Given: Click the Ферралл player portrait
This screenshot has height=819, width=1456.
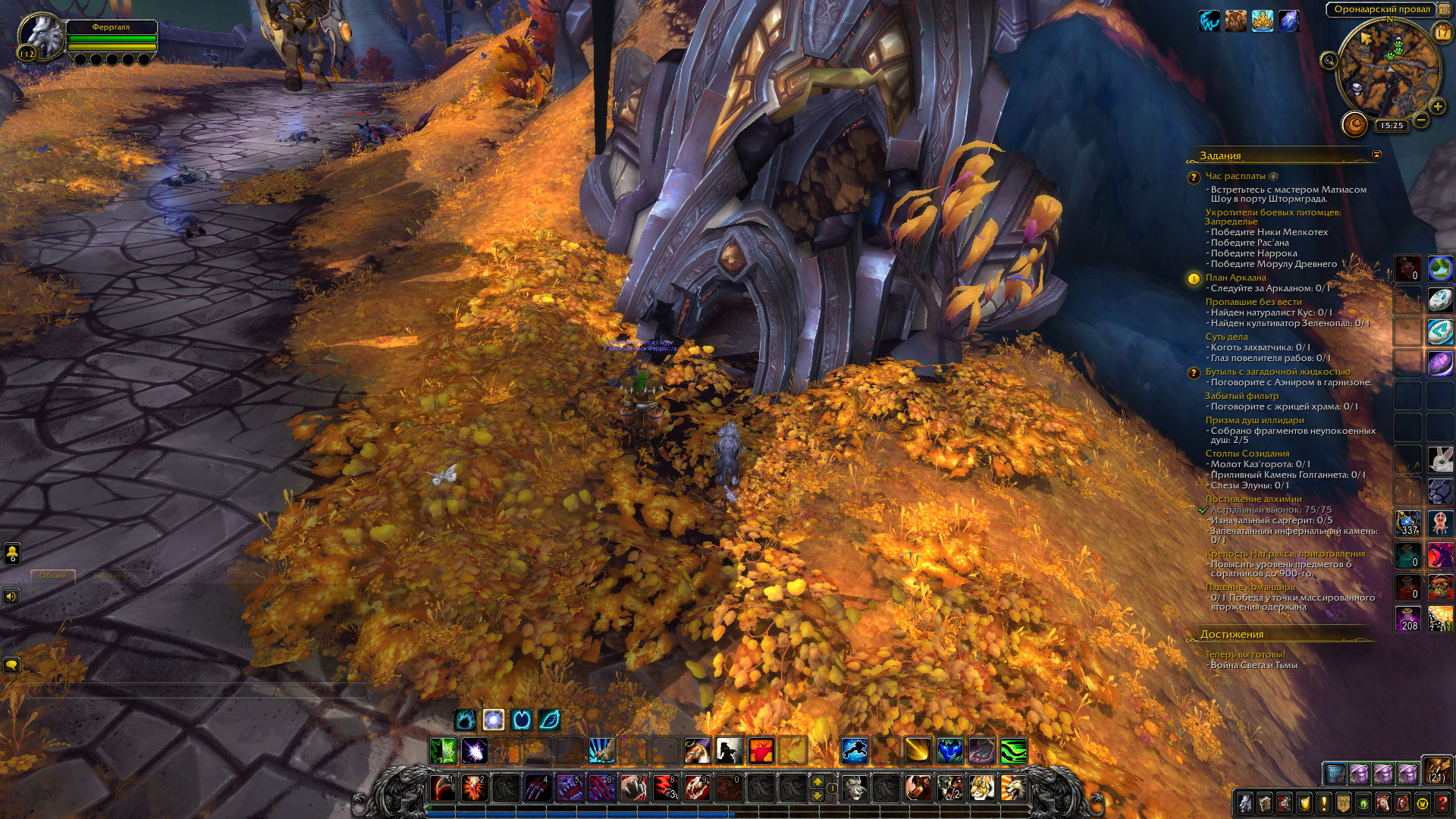Looking at the screenshot, I should point(41,34).
